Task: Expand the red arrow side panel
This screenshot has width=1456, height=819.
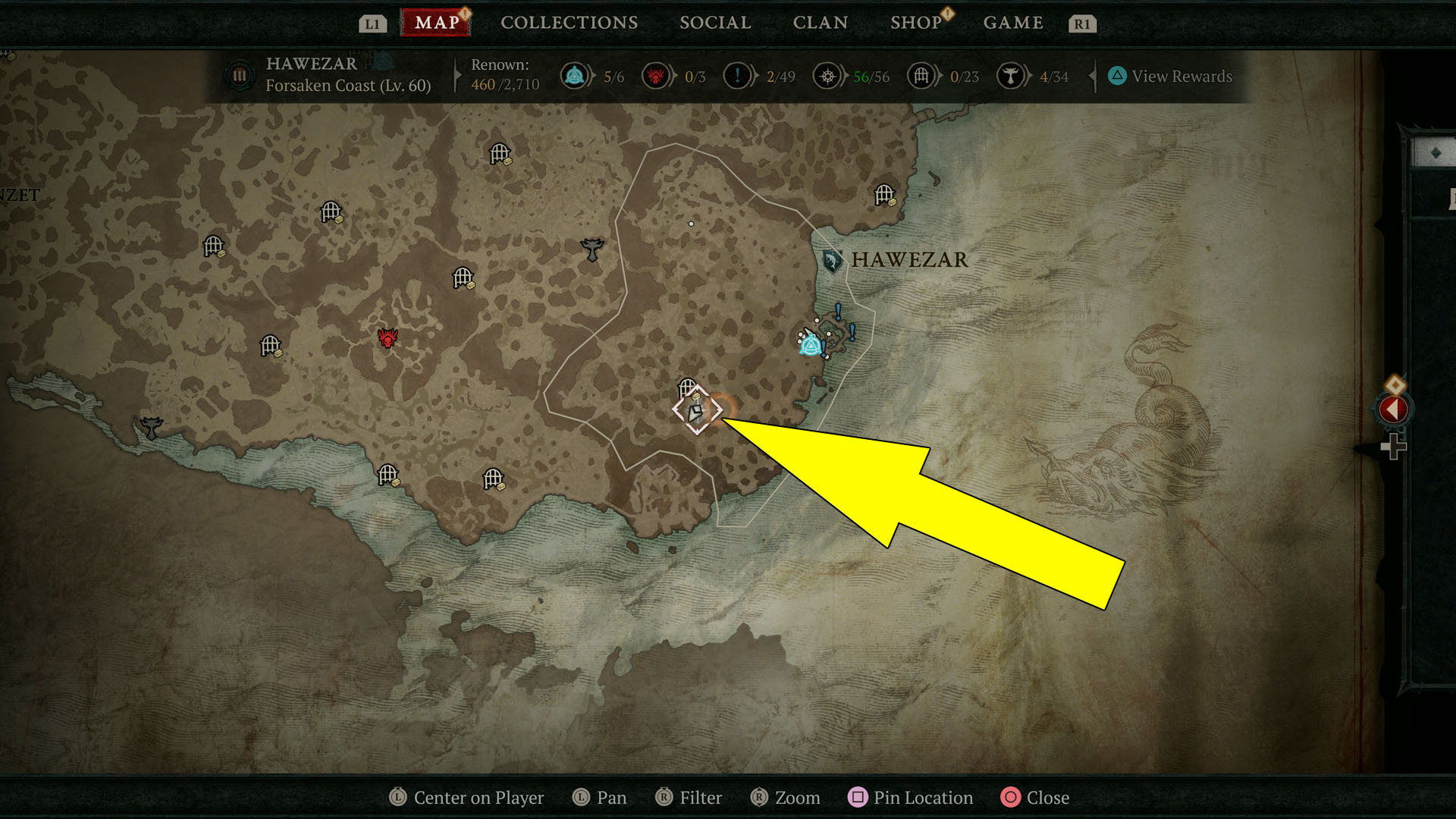Action: [1393, 409]
